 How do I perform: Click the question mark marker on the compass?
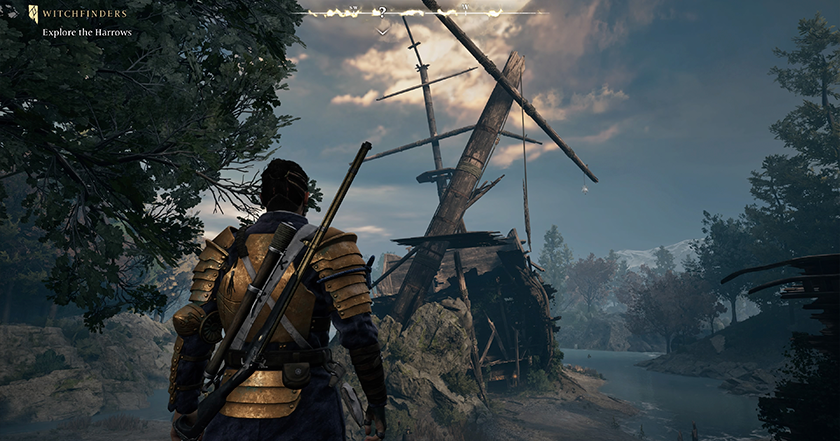point(382,13)
